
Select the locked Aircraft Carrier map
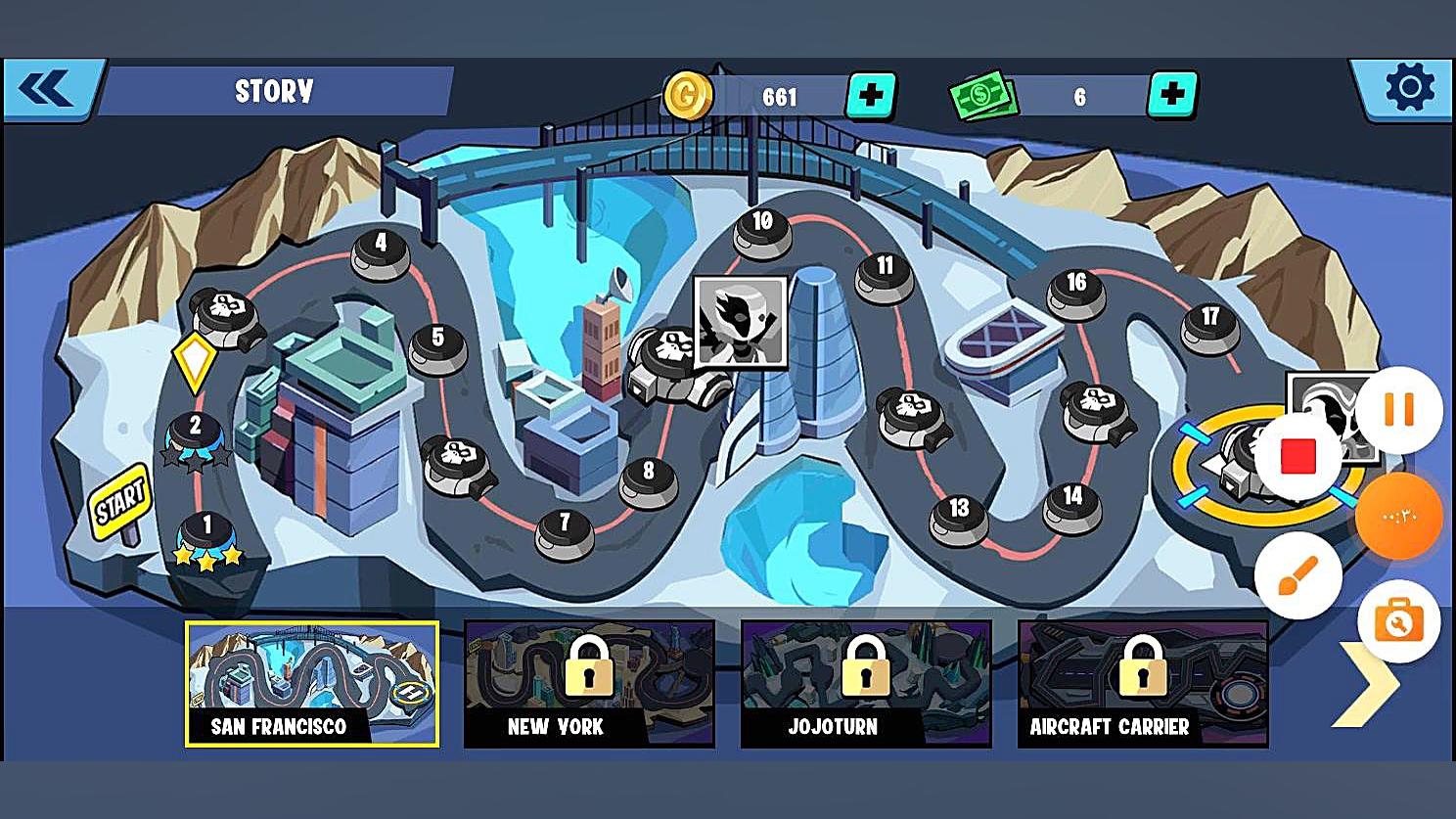tap(1143, 684)
